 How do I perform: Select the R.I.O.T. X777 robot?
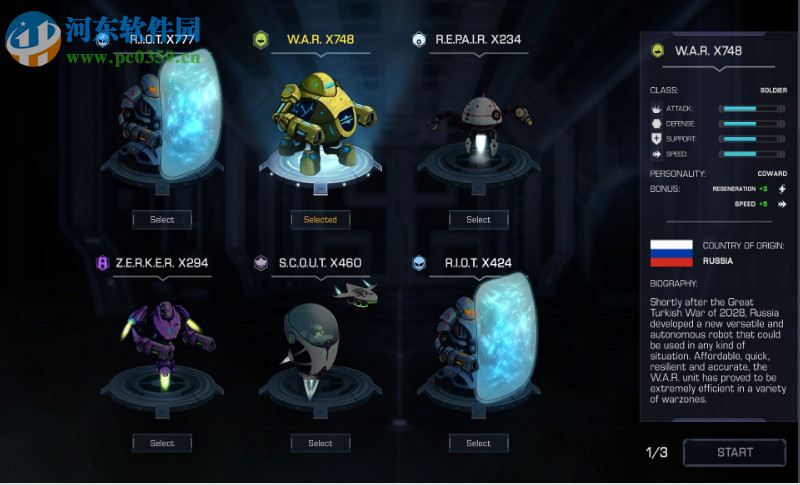click(162, 219)
